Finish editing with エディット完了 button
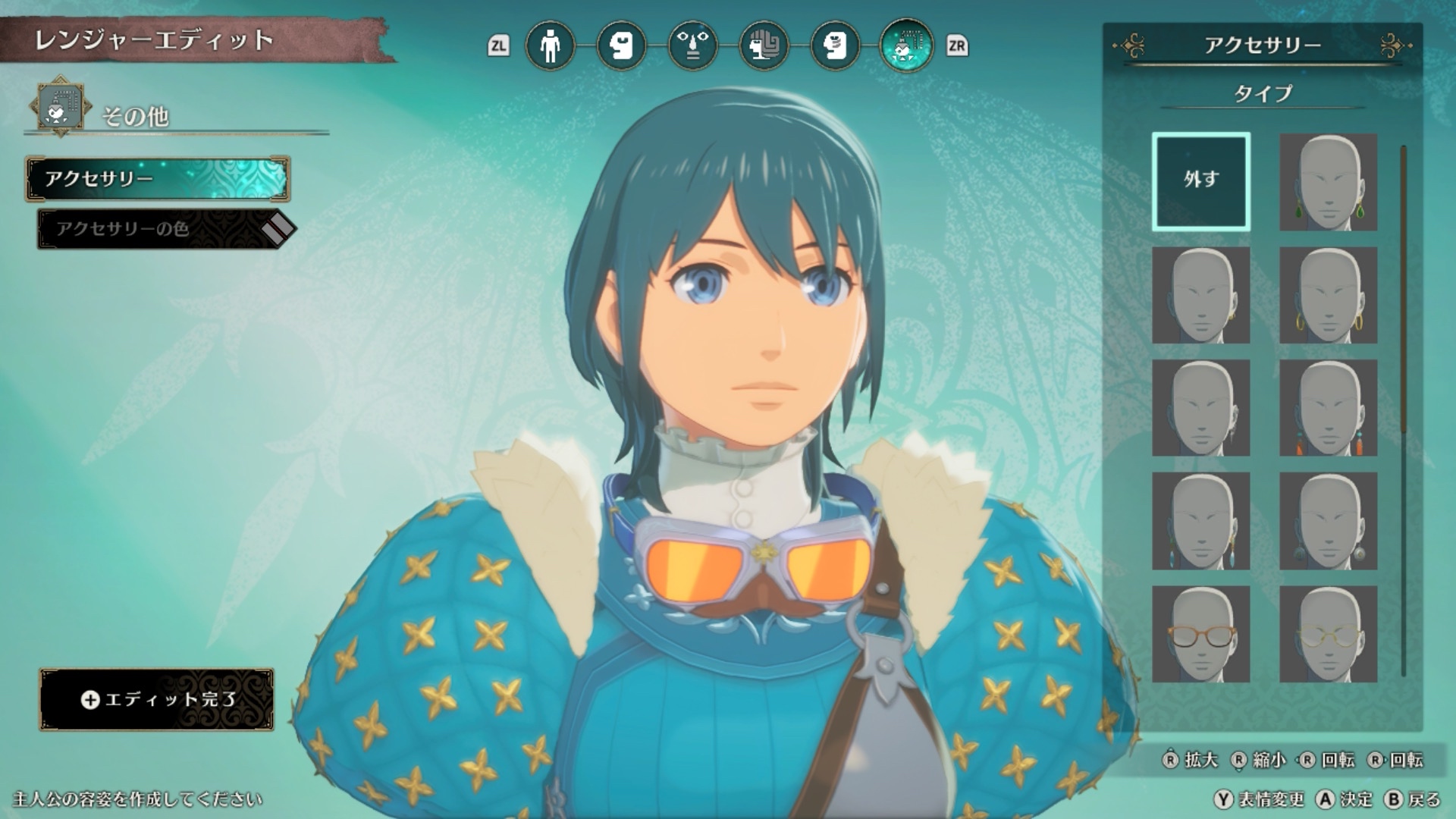The width and height of the screenshot is (1456, 819). [x=157, y=699]
